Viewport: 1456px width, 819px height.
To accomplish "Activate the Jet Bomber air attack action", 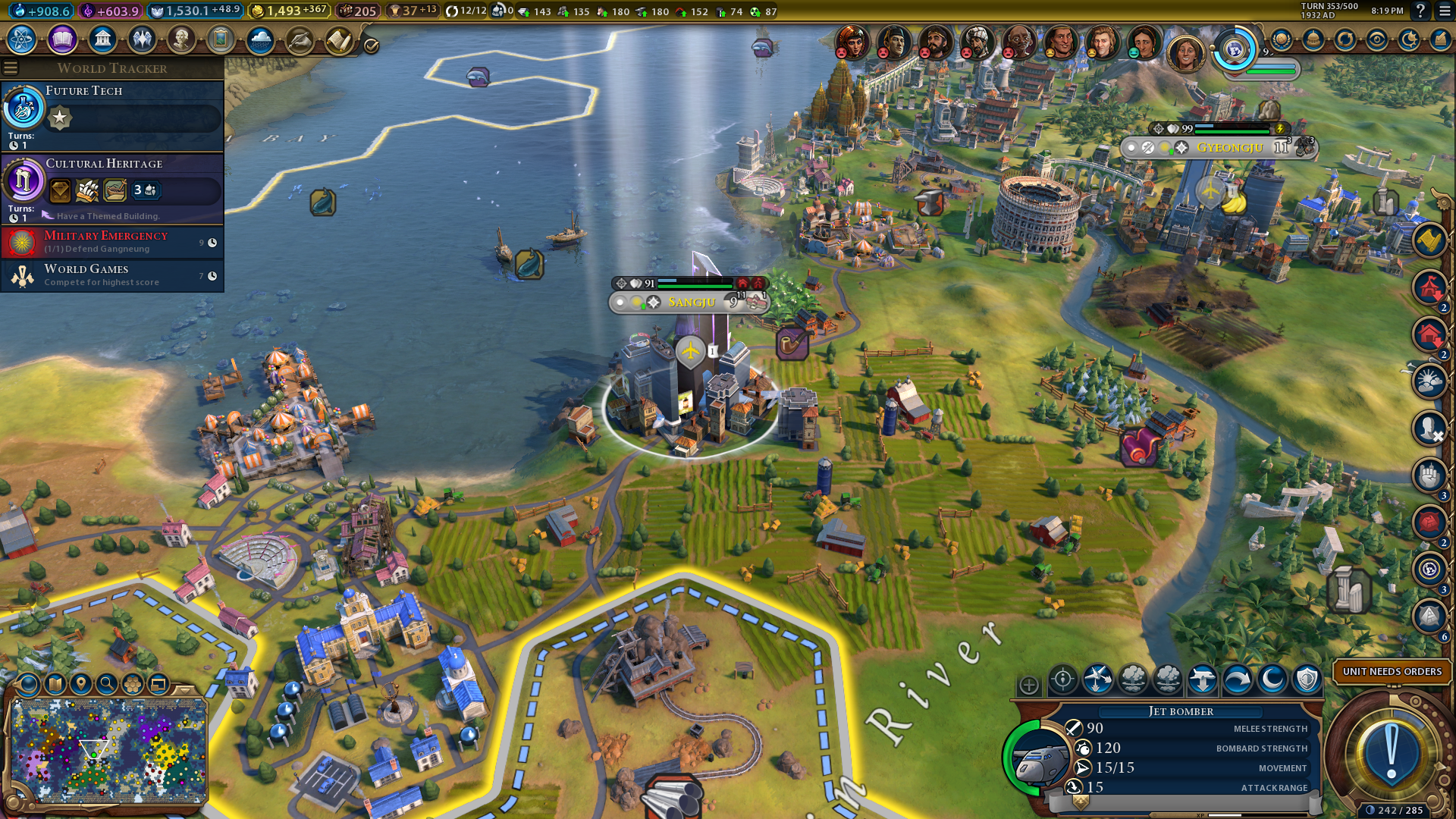I will (1098, 680).
